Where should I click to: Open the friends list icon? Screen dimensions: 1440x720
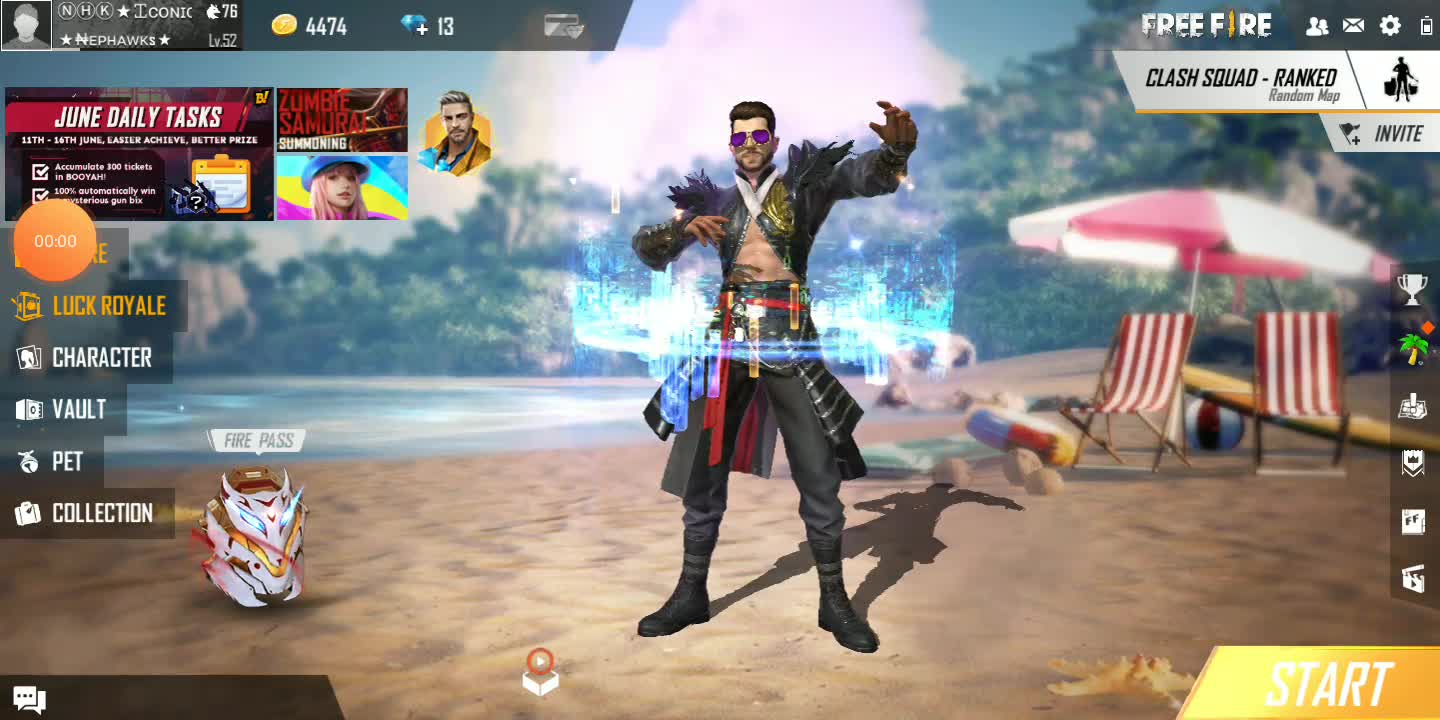click(x=1317, y=26)
